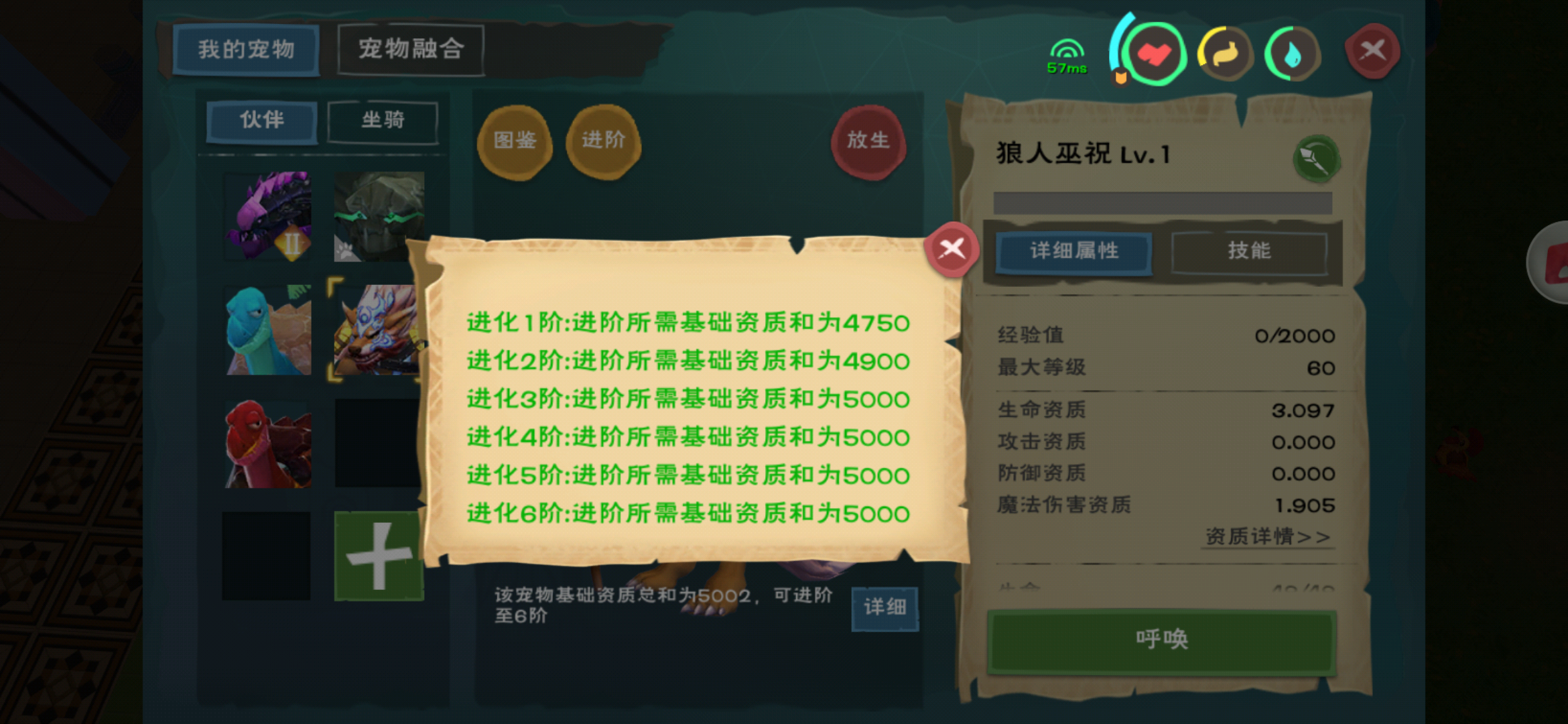
Task: Check the cyan water droplet thirst icon
Action: (1293, 54)
